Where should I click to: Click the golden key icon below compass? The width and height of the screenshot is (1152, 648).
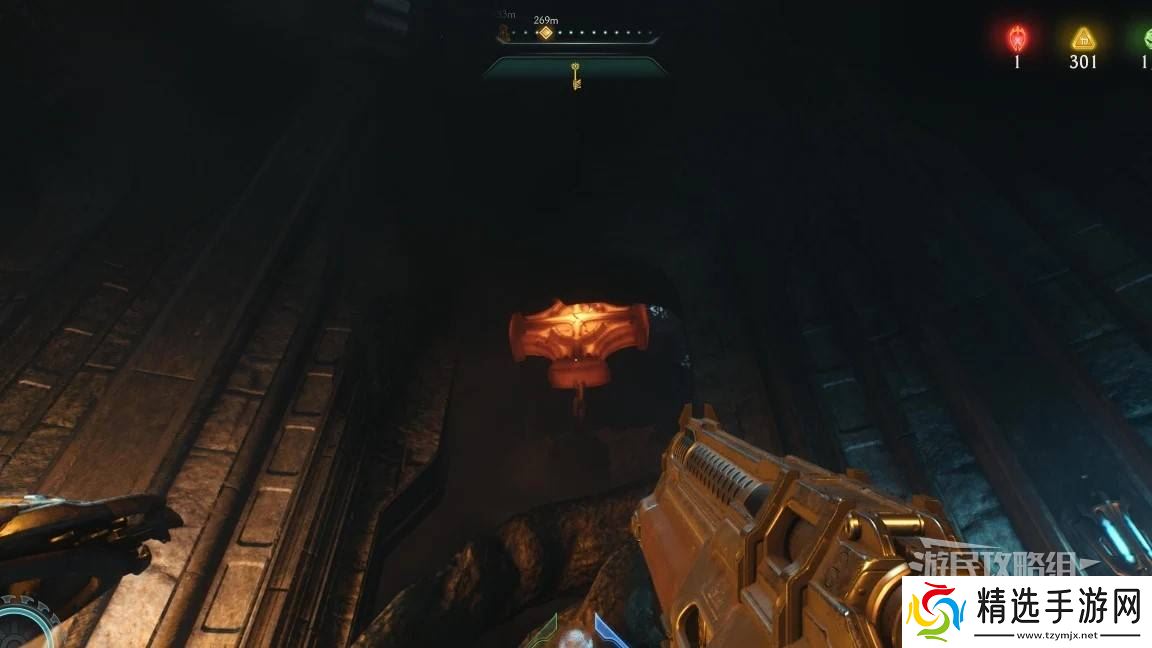tap(576, 76)
